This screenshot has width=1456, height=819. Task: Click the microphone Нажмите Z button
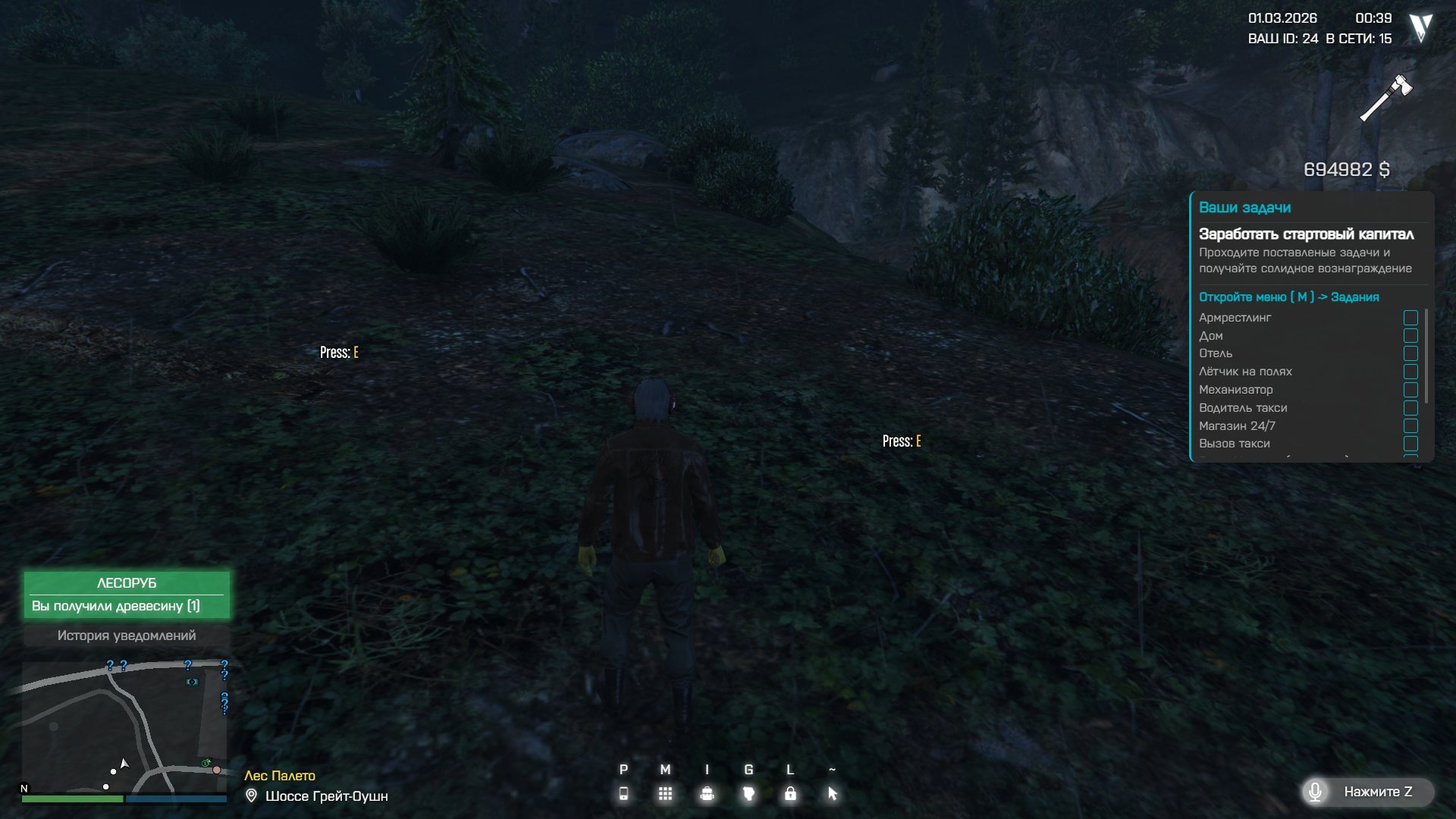tap(1367, 792)
